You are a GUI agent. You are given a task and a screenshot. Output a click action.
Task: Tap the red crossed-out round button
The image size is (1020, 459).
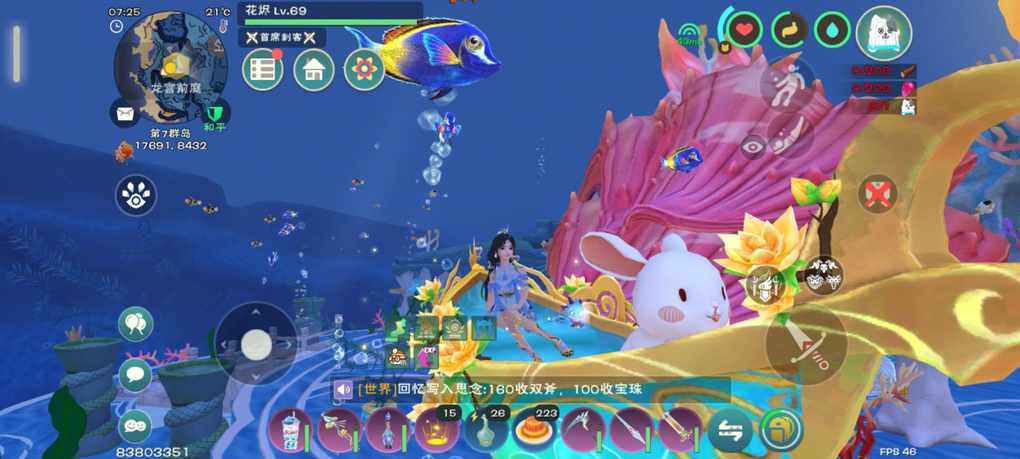pyautogui.click(x=877, y=193)
